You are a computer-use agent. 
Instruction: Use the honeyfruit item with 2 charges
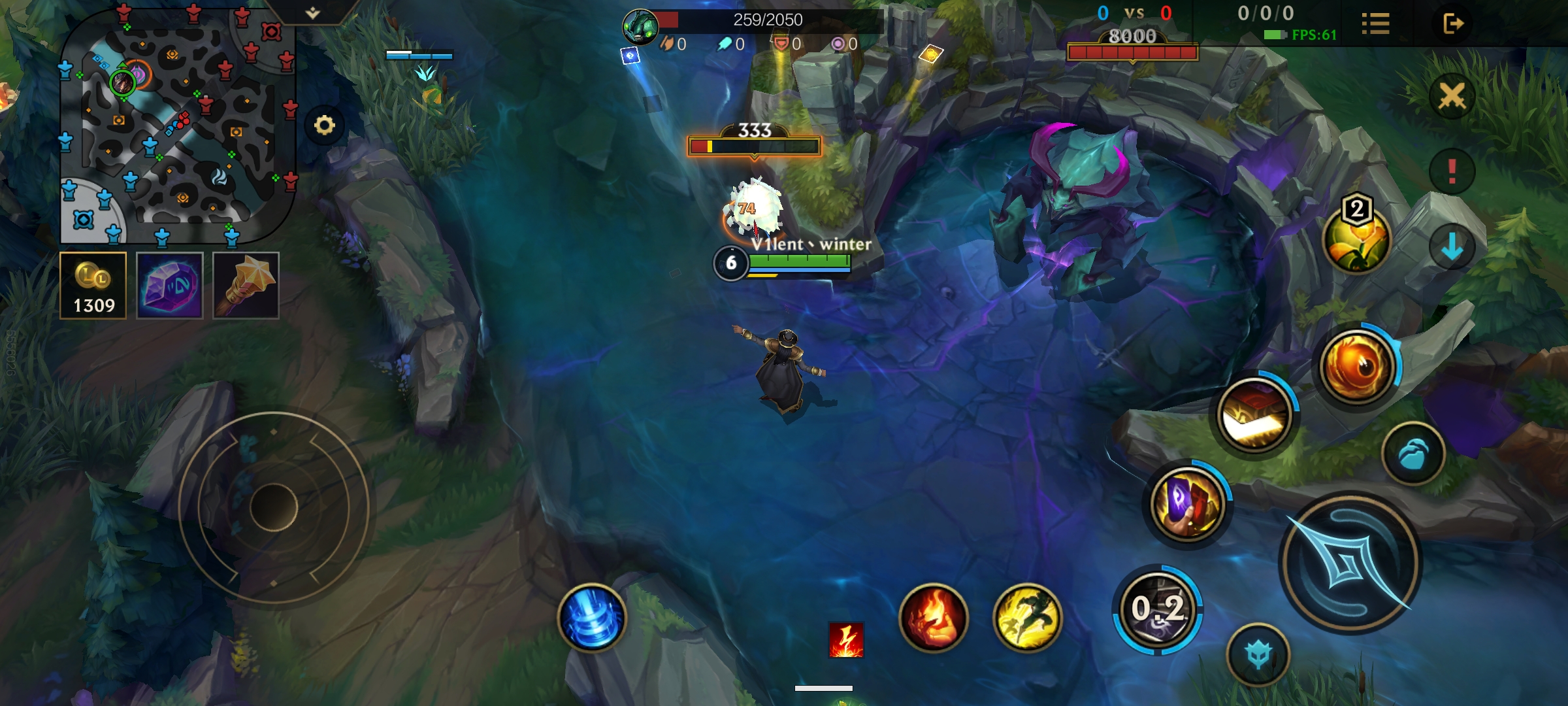coord(1356,239)
